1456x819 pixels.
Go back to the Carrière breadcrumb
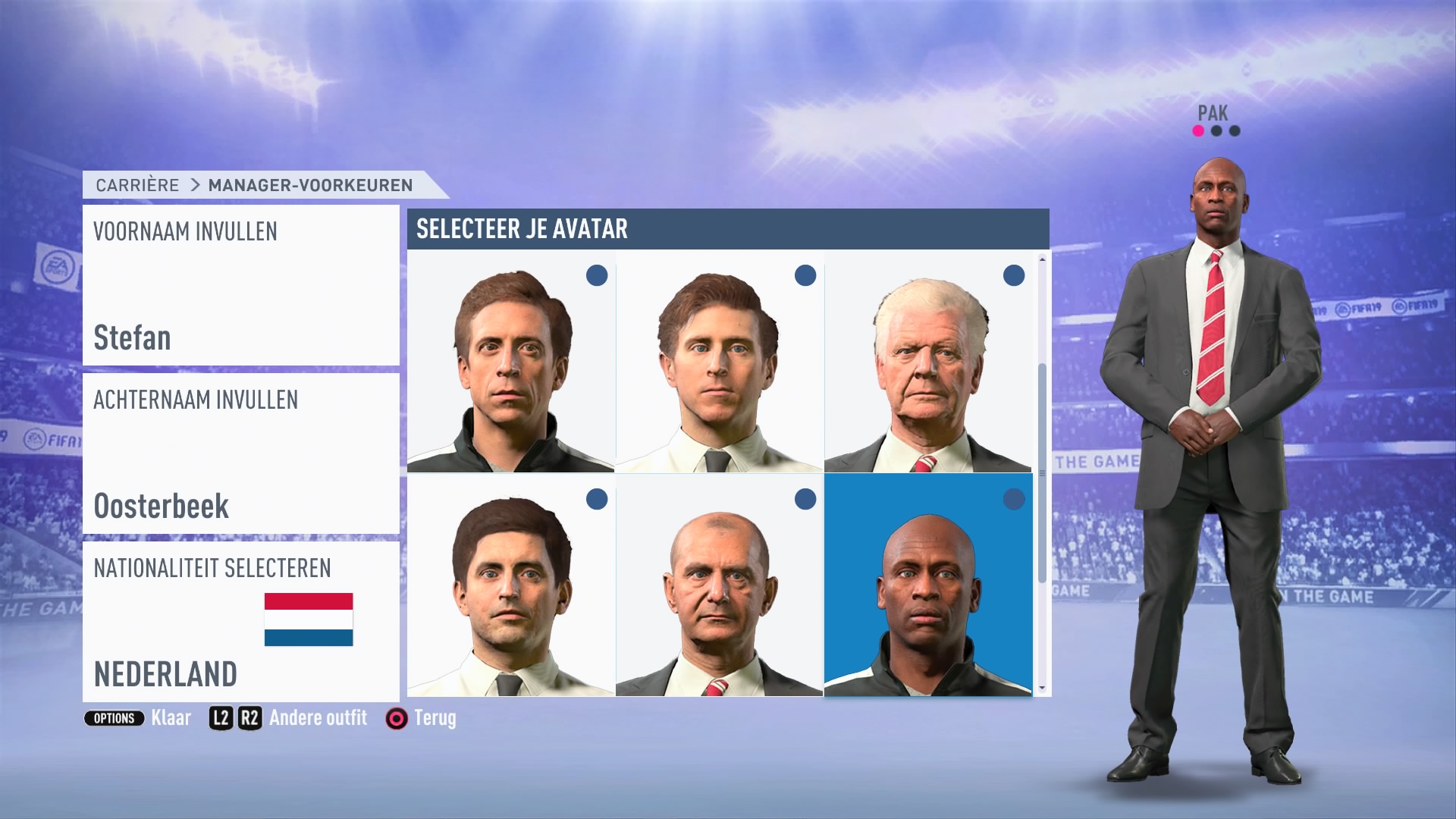click(137, 185)
